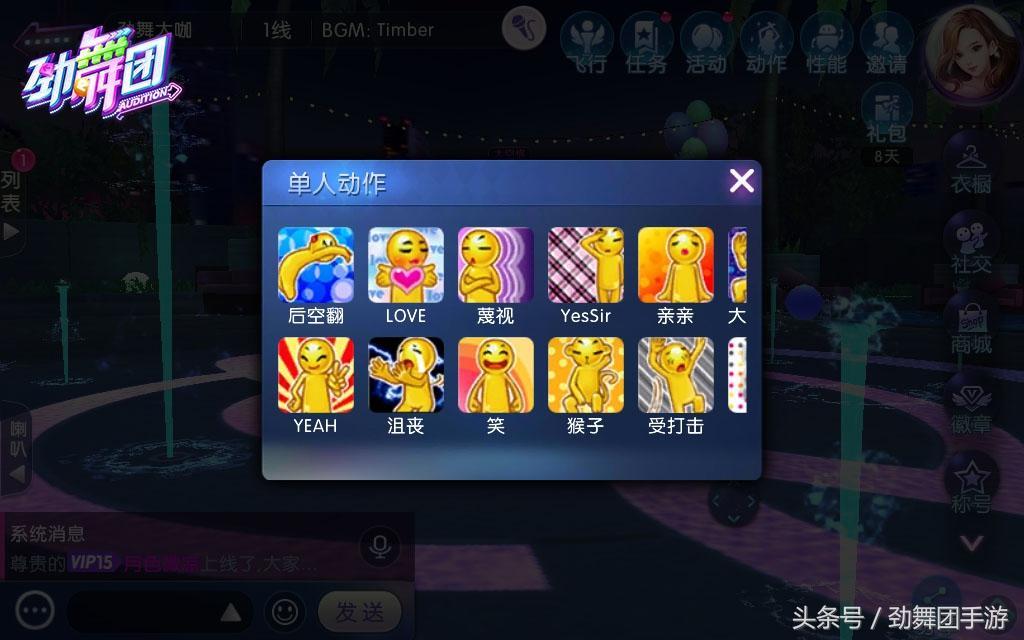Choose the 受打击 shocked emote
Viewport: 1024px width, 640px height.
click(675, 375)
